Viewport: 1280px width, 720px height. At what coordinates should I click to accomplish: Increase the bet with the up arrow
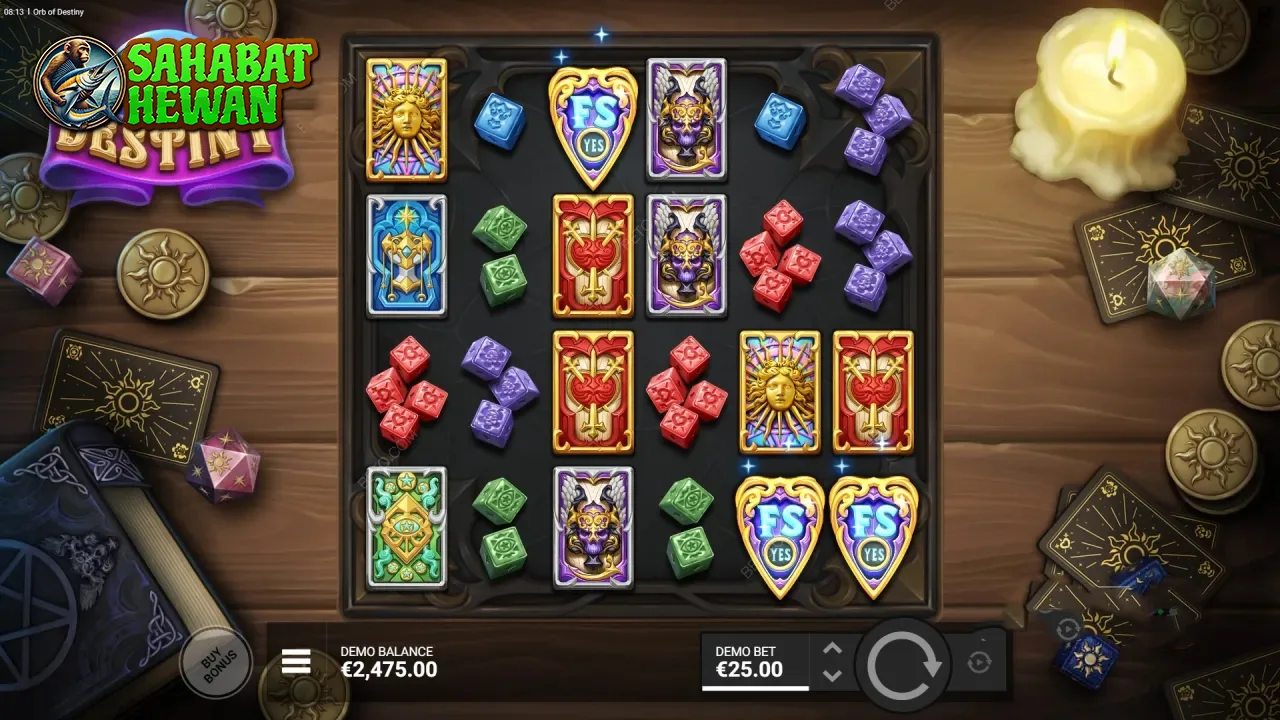[x=830, y=648]
